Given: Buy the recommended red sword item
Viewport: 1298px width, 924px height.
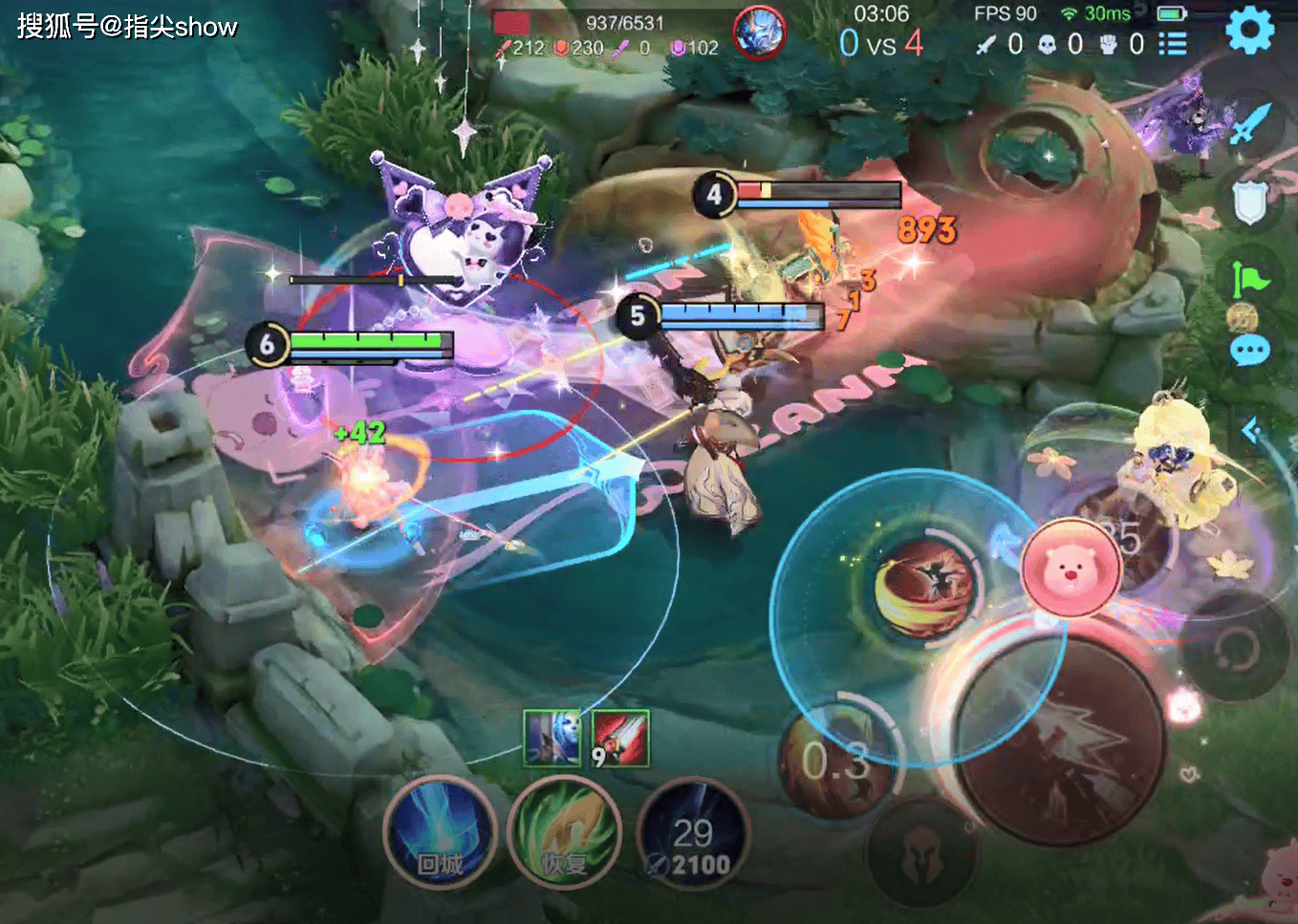Looking at the screenshot, I should pyautogui.click(x=620, y=739).
